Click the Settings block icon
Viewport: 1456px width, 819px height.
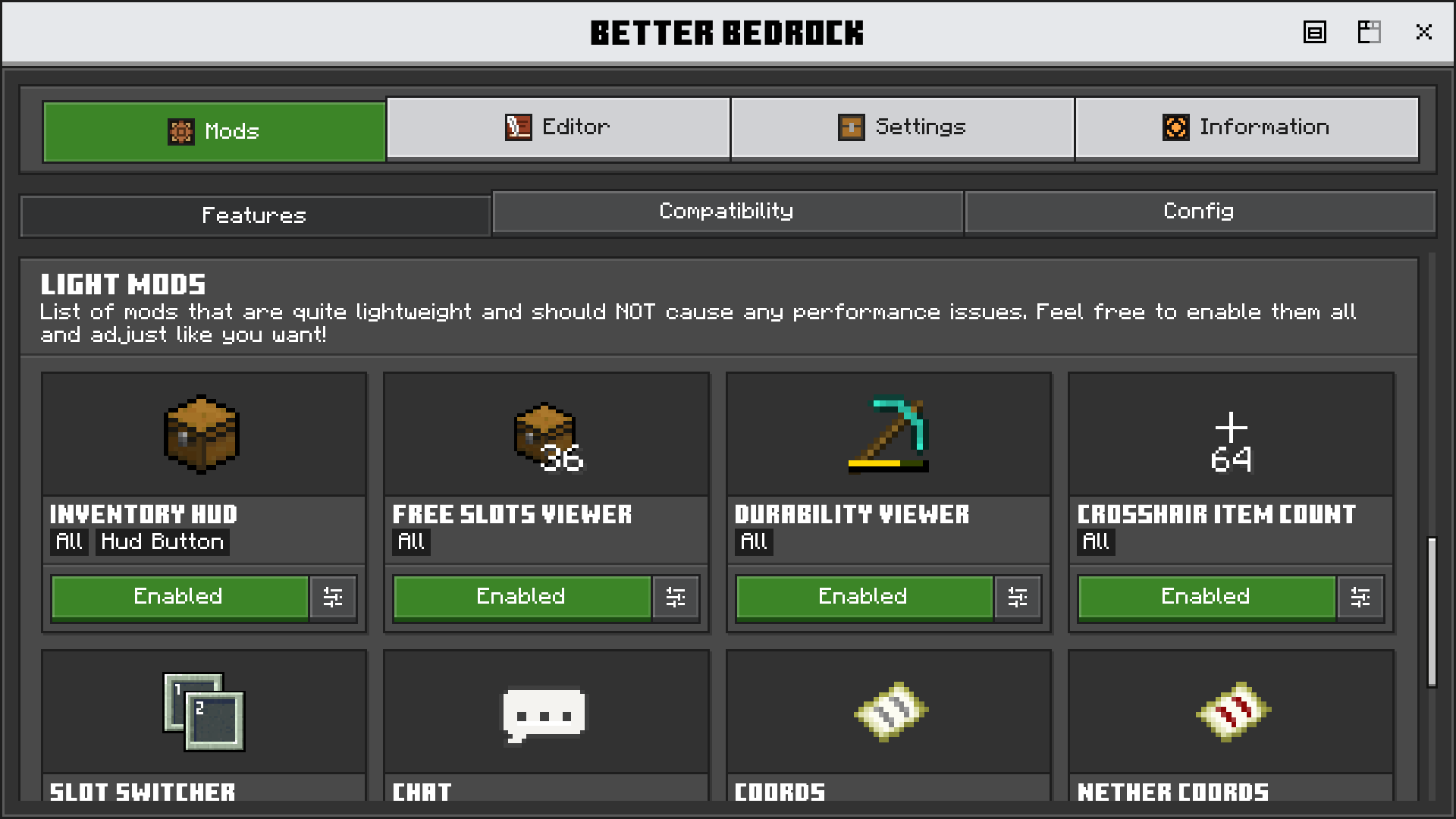[x=852, y=127]
